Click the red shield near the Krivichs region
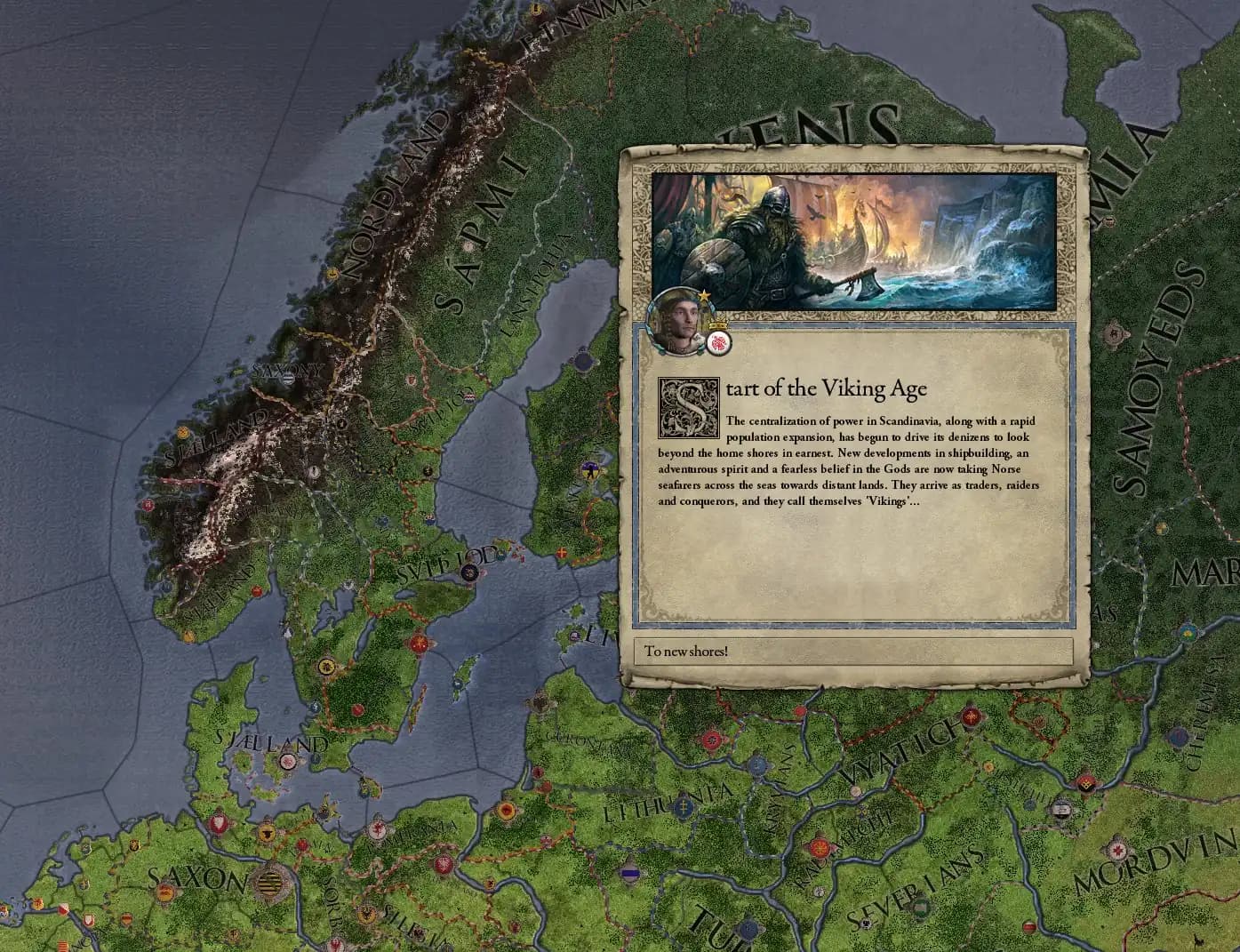The image size is (1240, 952). click(712, 740)
